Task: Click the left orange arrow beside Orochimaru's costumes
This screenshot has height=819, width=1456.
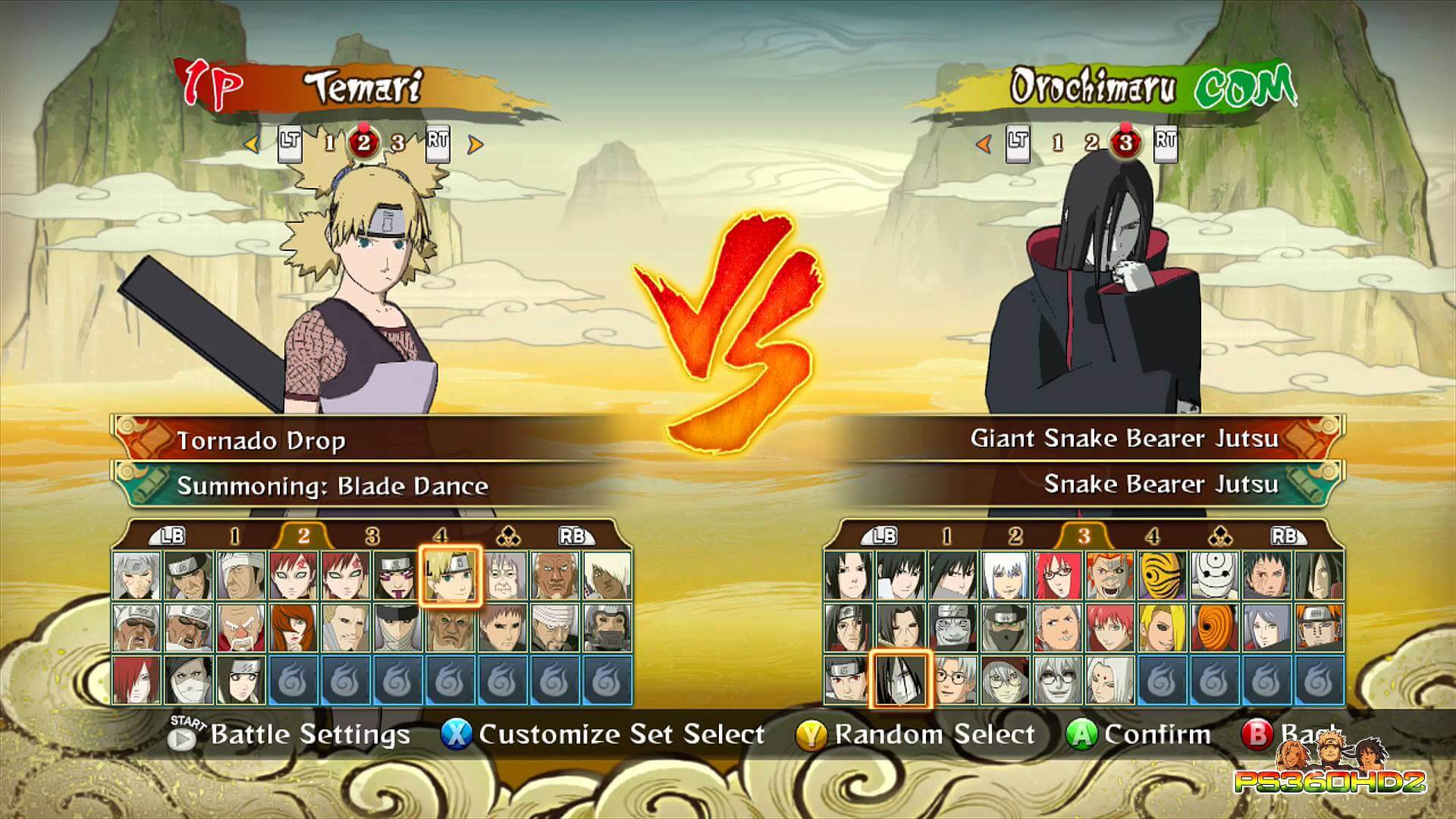Action: coord(984,143)
